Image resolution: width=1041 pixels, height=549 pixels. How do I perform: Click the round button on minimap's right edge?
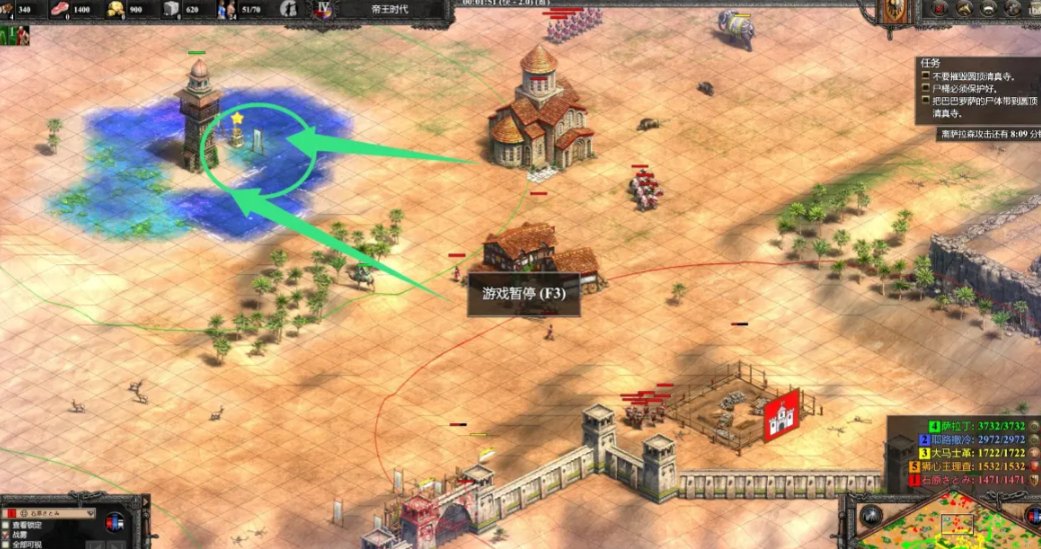1031,516
